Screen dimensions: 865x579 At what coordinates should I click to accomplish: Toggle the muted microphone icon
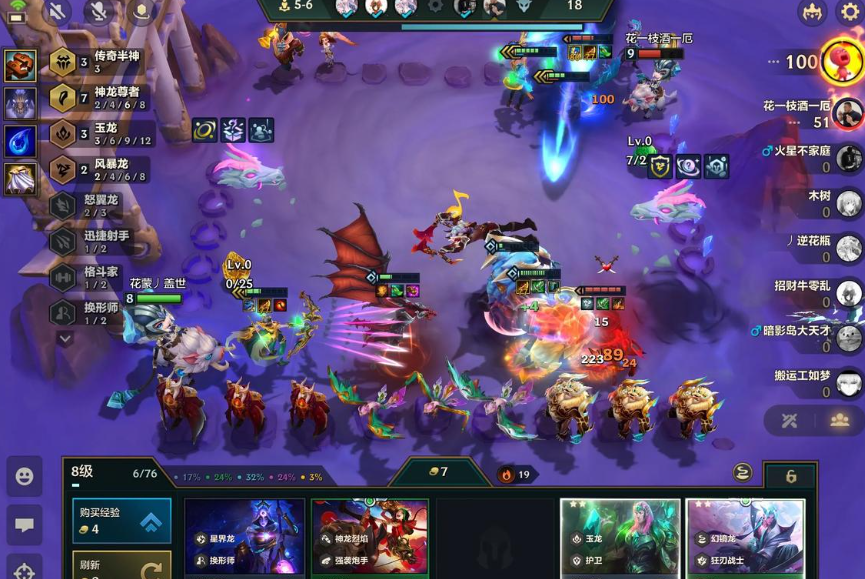98,12
